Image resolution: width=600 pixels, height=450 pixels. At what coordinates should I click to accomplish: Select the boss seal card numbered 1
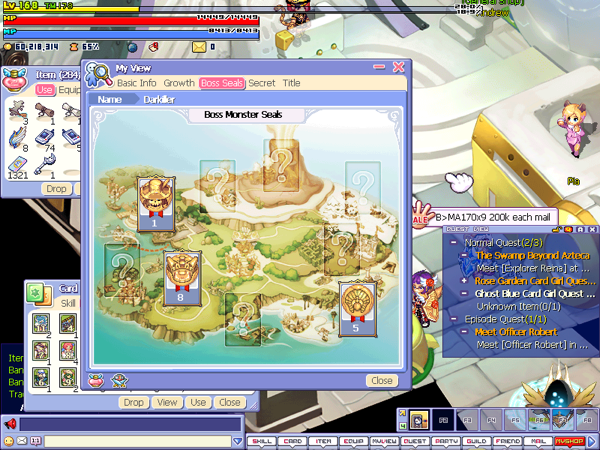(155, 202)
